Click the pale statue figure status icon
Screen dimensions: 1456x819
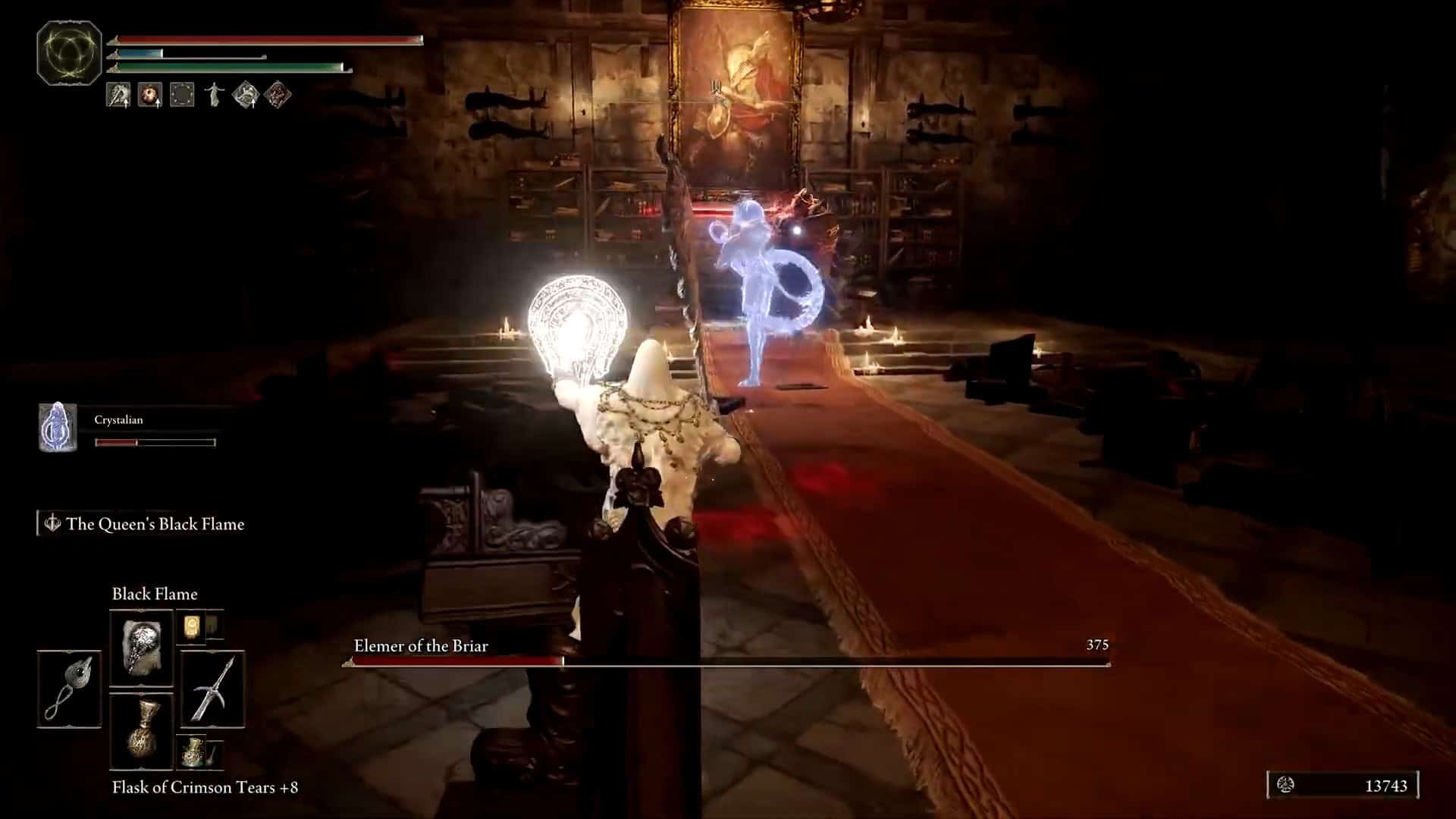tap(215, 95)
